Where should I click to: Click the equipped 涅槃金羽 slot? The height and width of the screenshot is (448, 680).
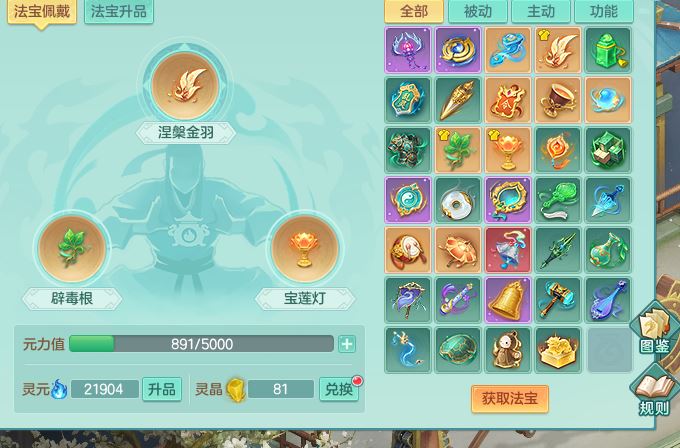pos(186,83)
